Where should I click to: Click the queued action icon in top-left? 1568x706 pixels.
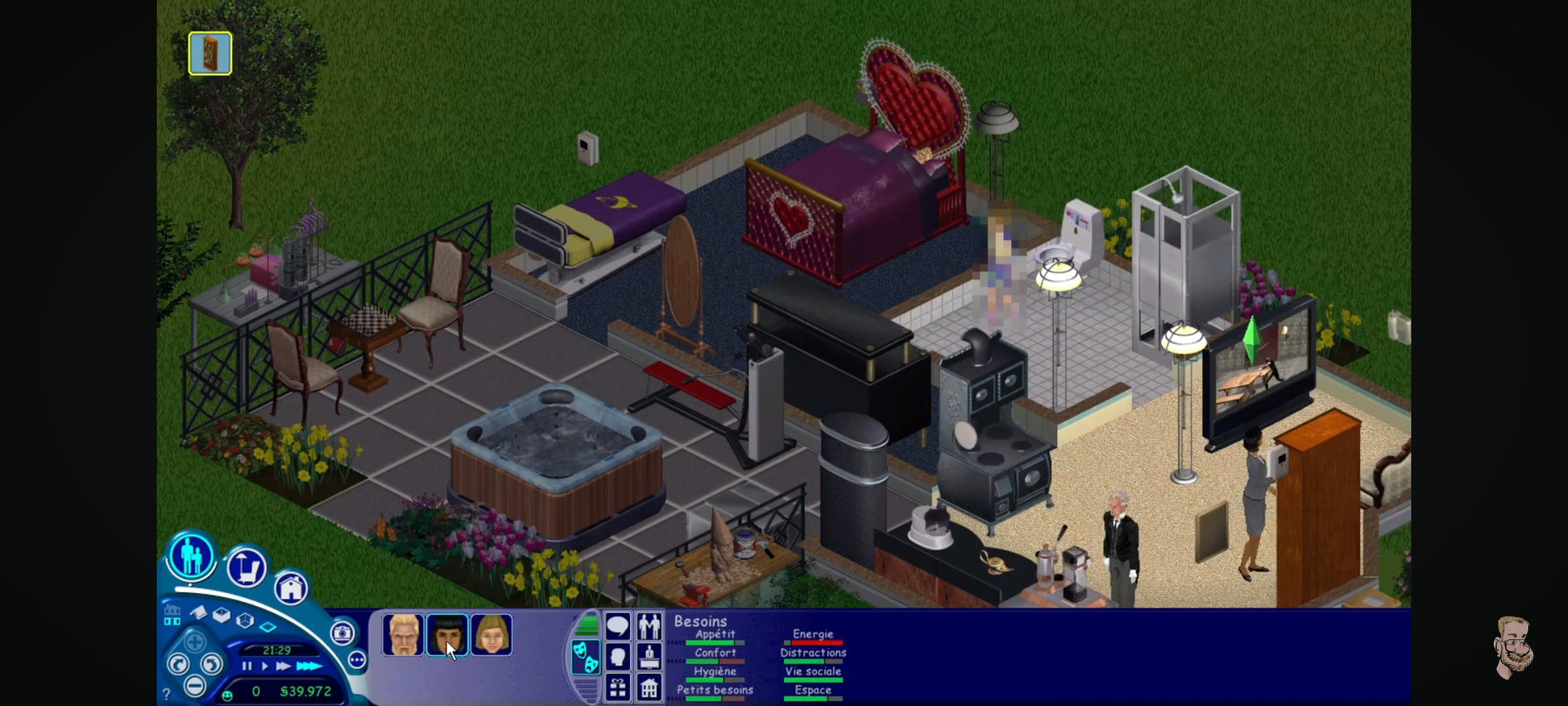tap(210, 53)
